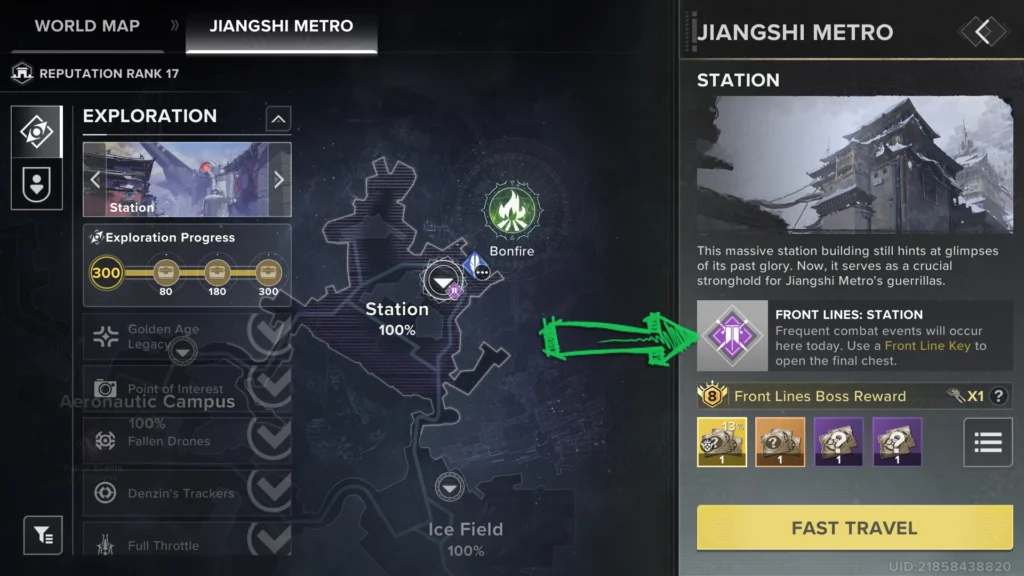Open Front Lines Boss Reward help

(x=997, y=396)
